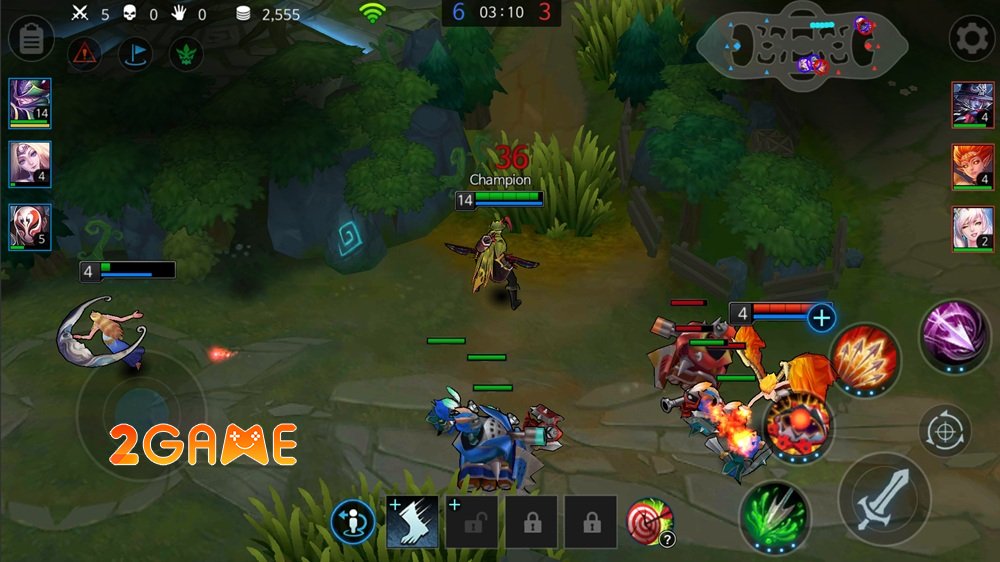Send the green leaf emblem ping
The width and height of the screenshot is (1000, 562).
click(185, 54)
